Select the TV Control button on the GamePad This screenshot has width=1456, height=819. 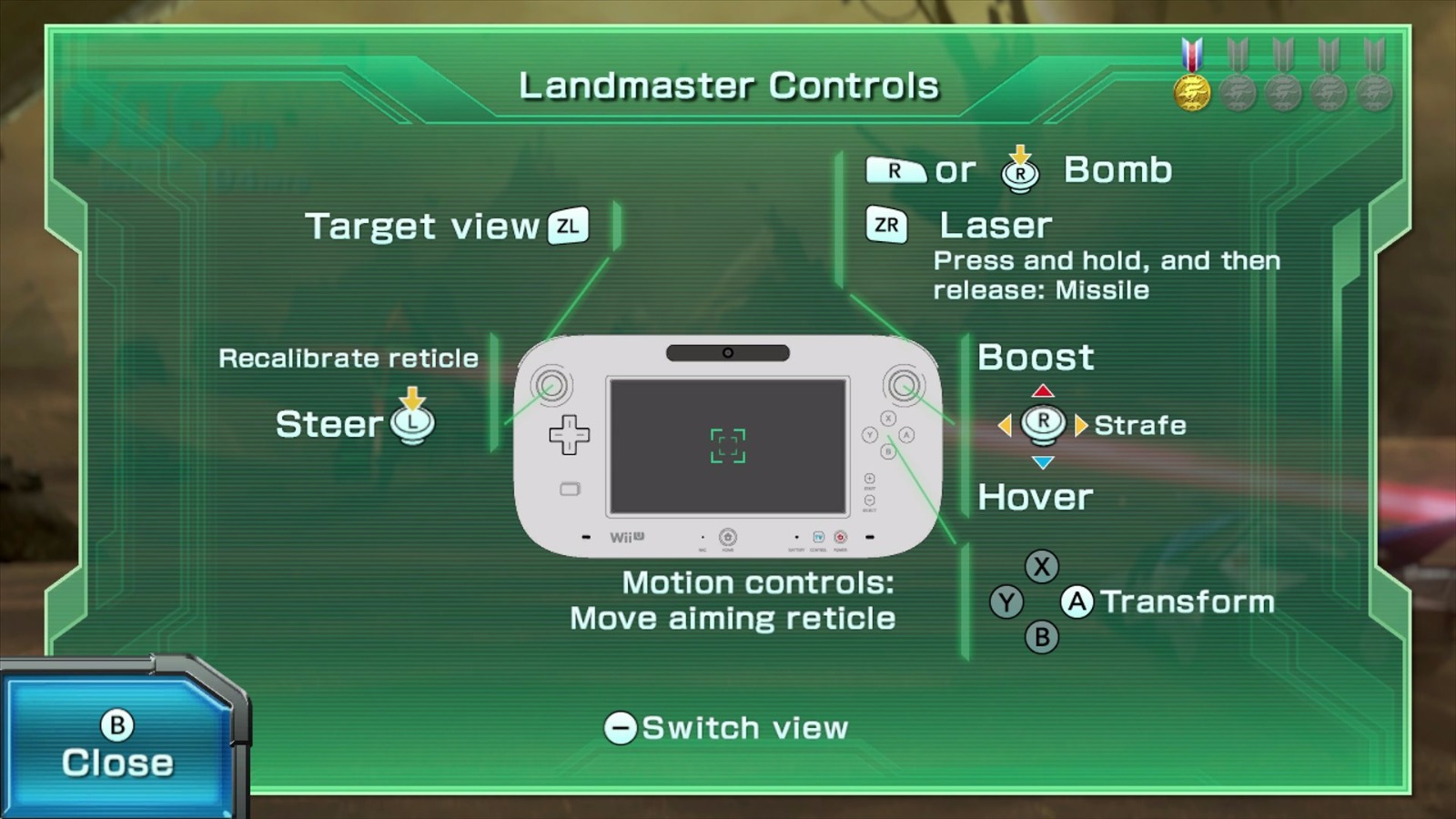(x=818, y=538)
